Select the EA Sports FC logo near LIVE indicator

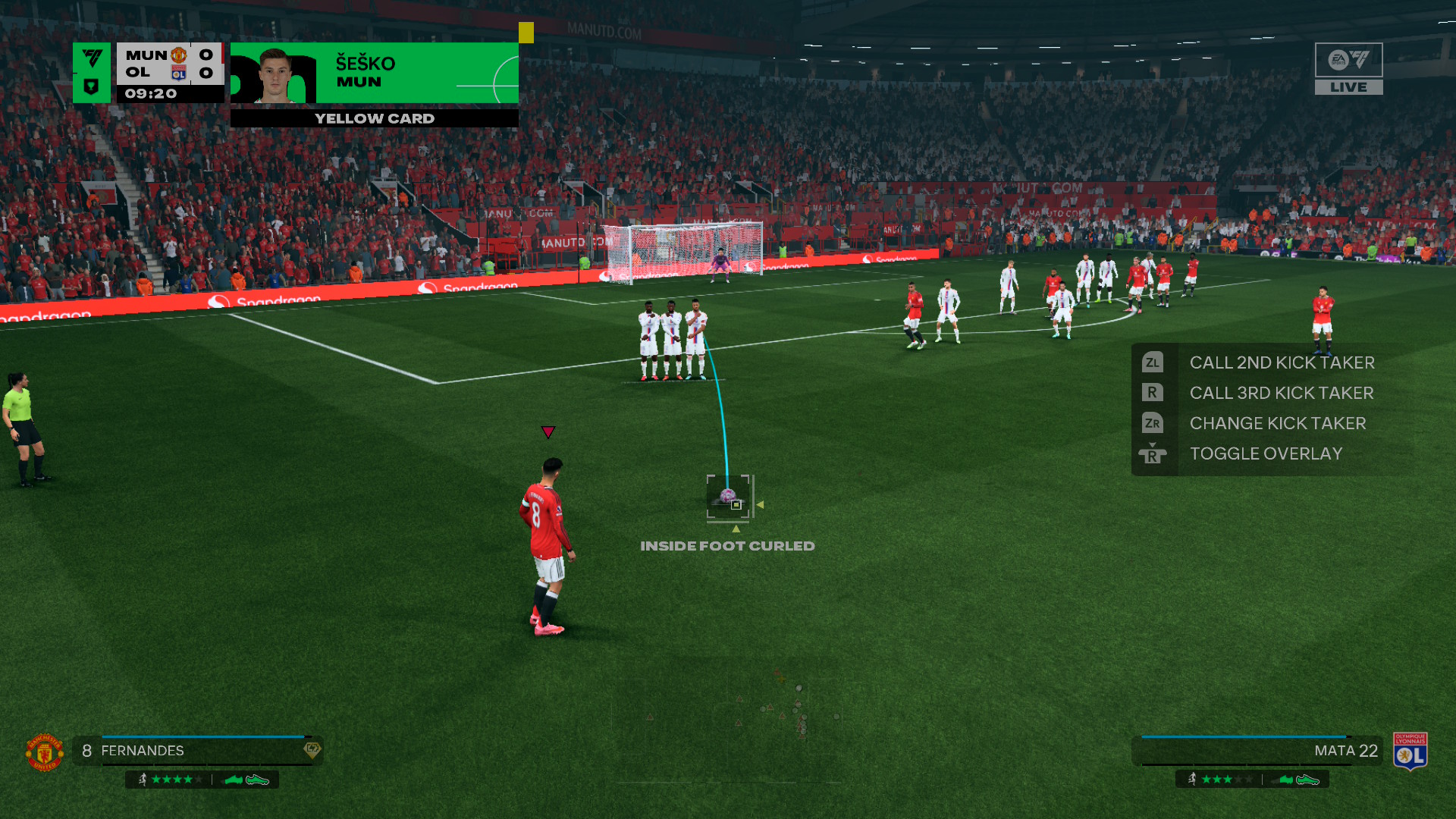pyautogui.click(x=1349, y=61)
